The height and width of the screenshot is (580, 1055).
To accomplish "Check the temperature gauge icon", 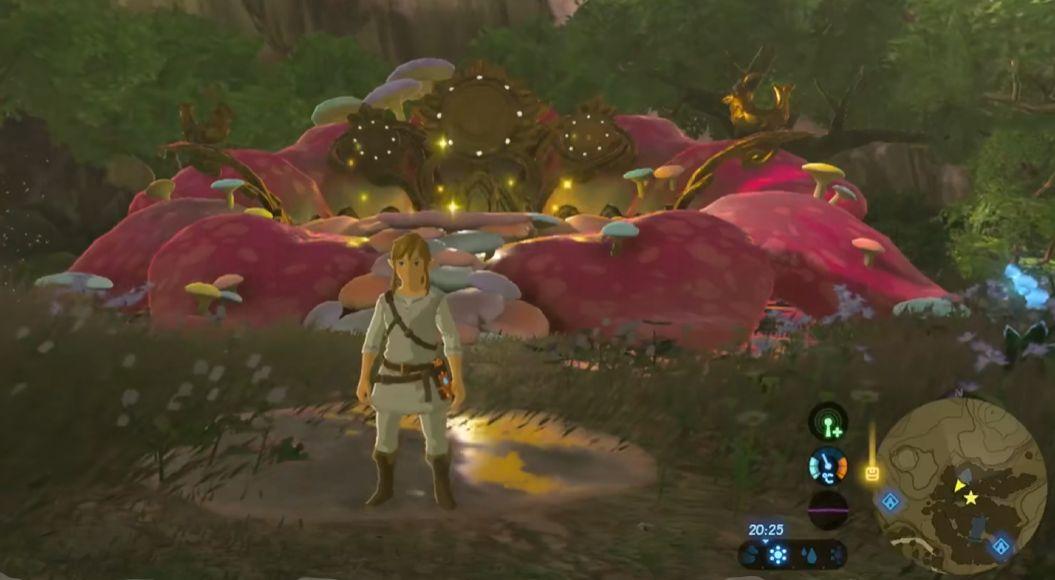I will click(x=828, y=466).
